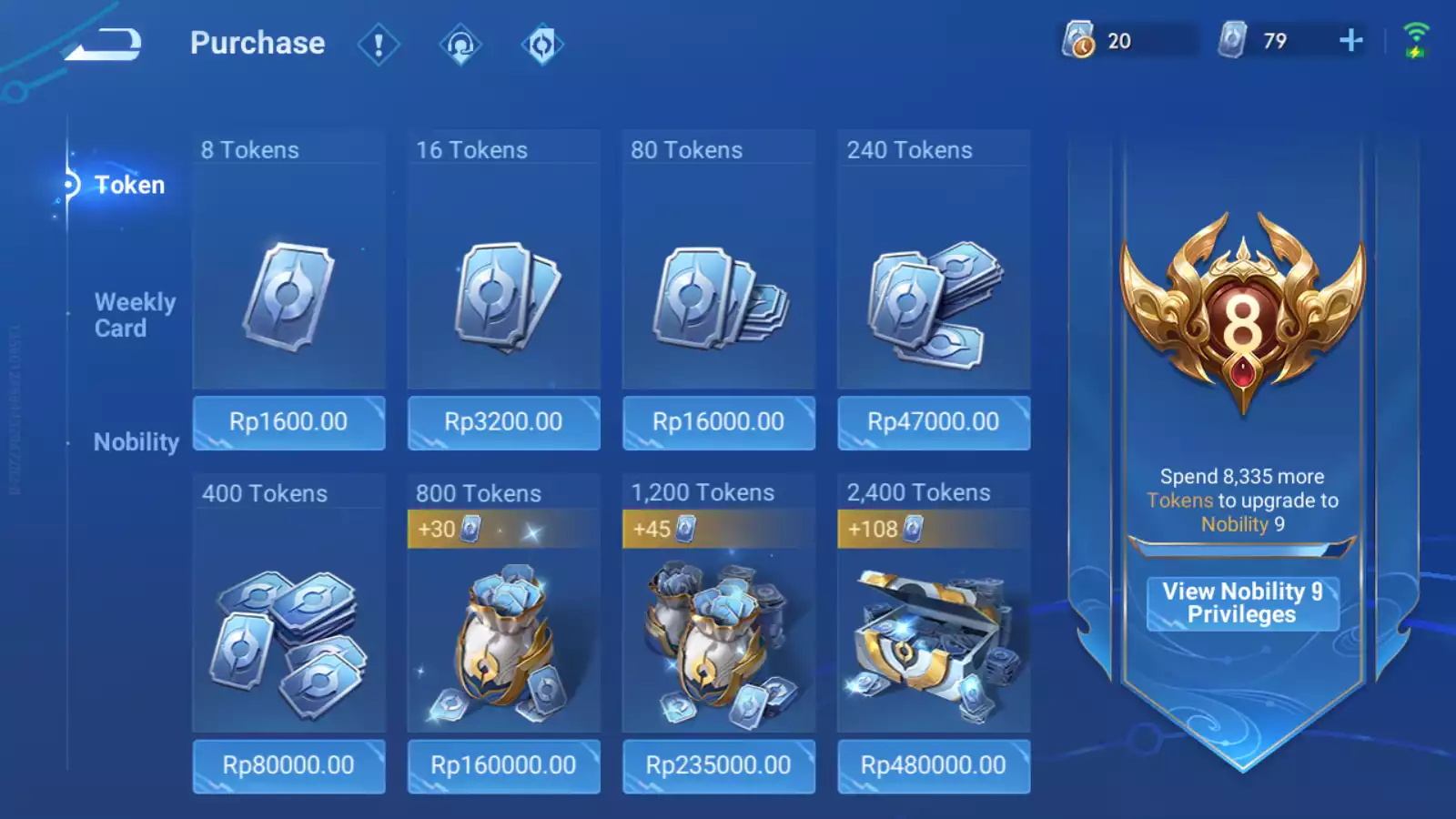Go back using the return arrow
The height and width of the screenshot is (819, 1456).
pyautogui.click(x=105, y=44)
